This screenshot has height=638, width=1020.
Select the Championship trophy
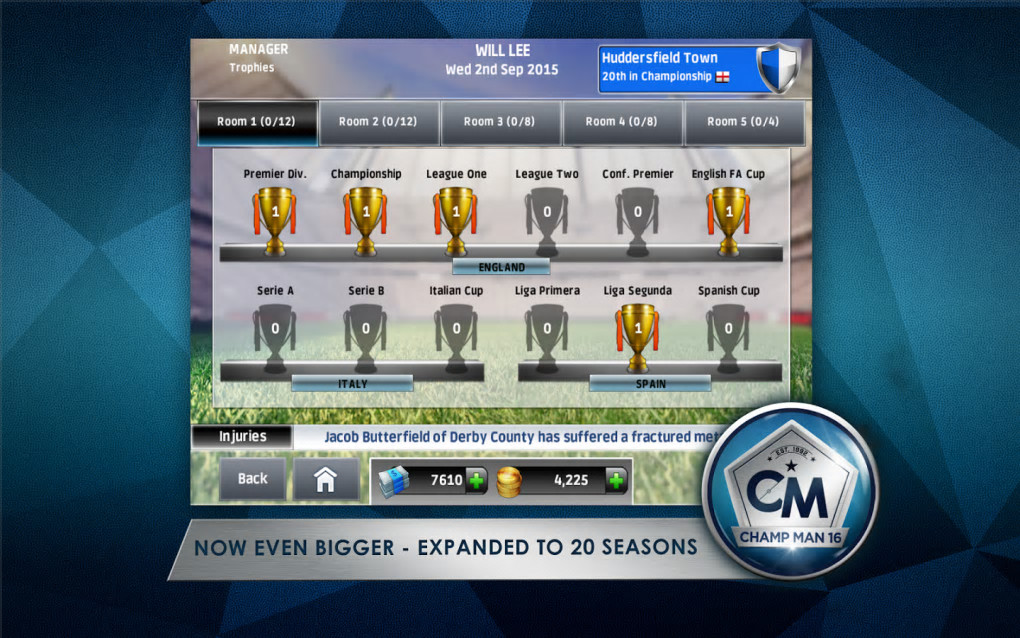(365, 216)
